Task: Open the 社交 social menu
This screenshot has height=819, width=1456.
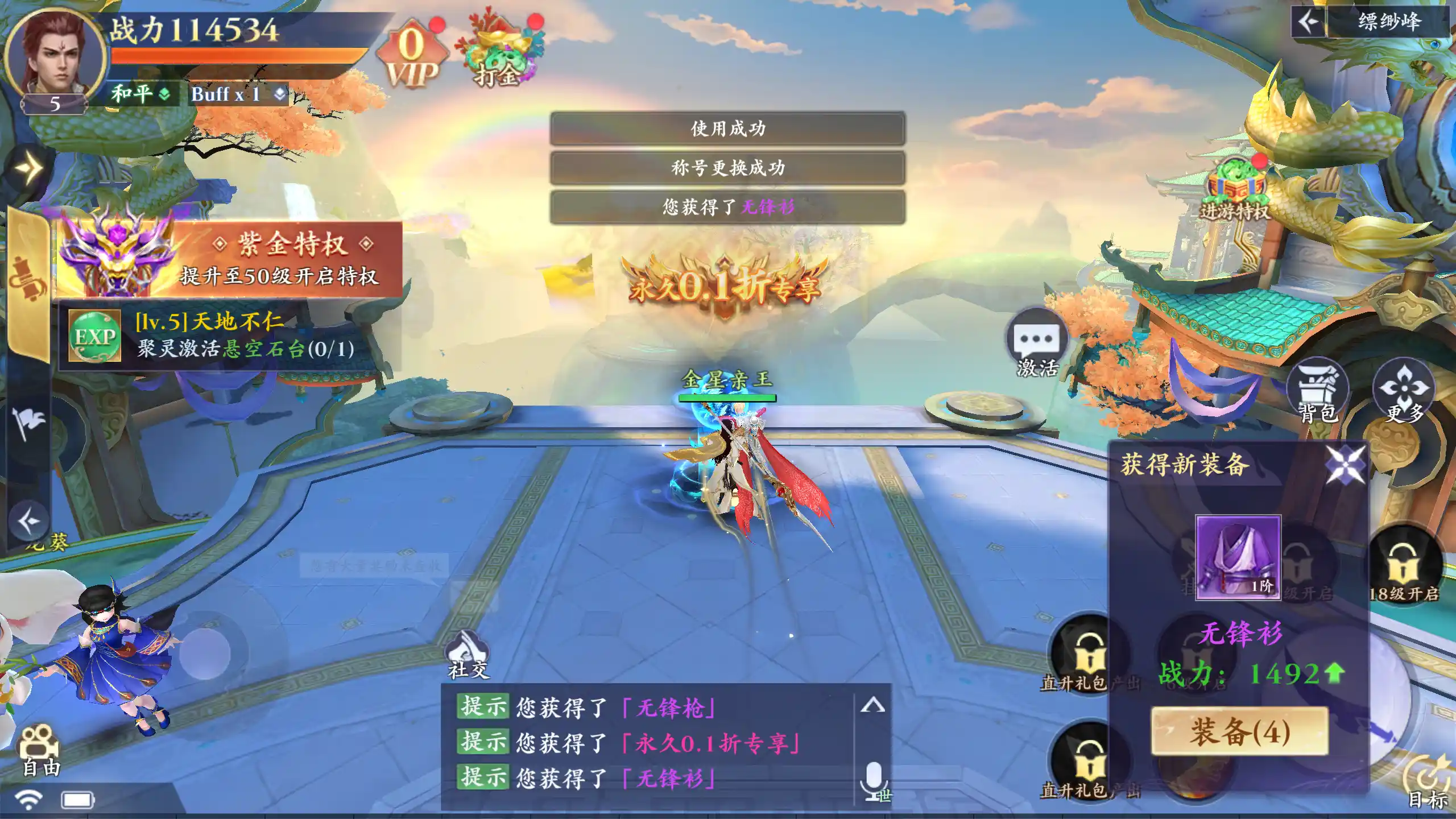Action: 468,655
